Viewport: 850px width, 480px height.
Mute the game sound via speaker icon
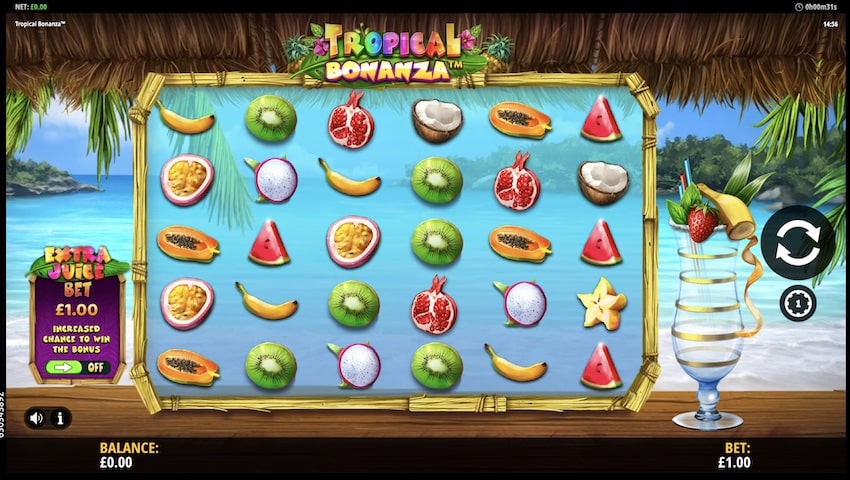pyautogui.click(x=37, y=418)
